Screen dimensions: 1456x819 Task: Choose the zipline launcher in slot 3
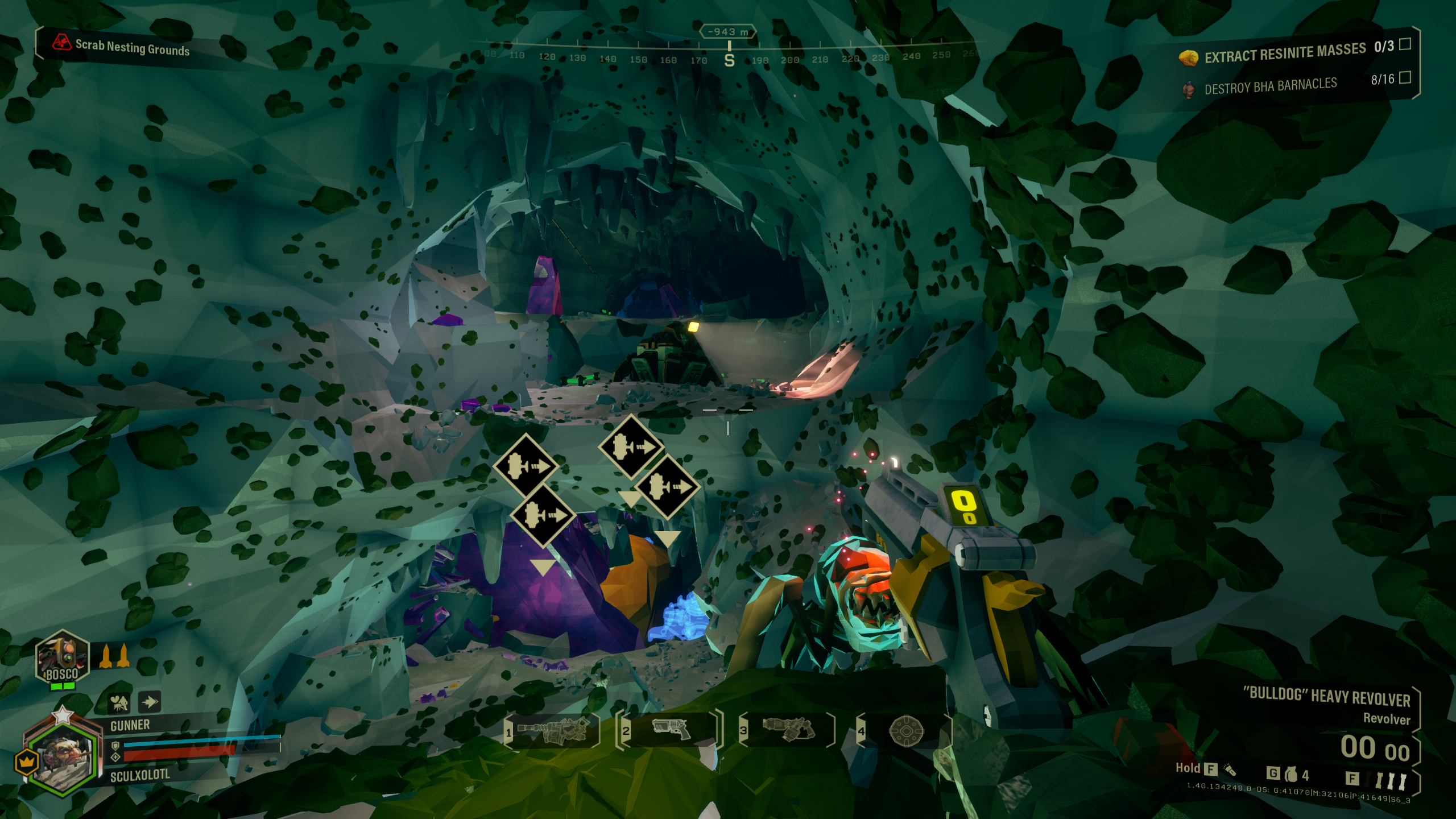(x=789, y=729)
